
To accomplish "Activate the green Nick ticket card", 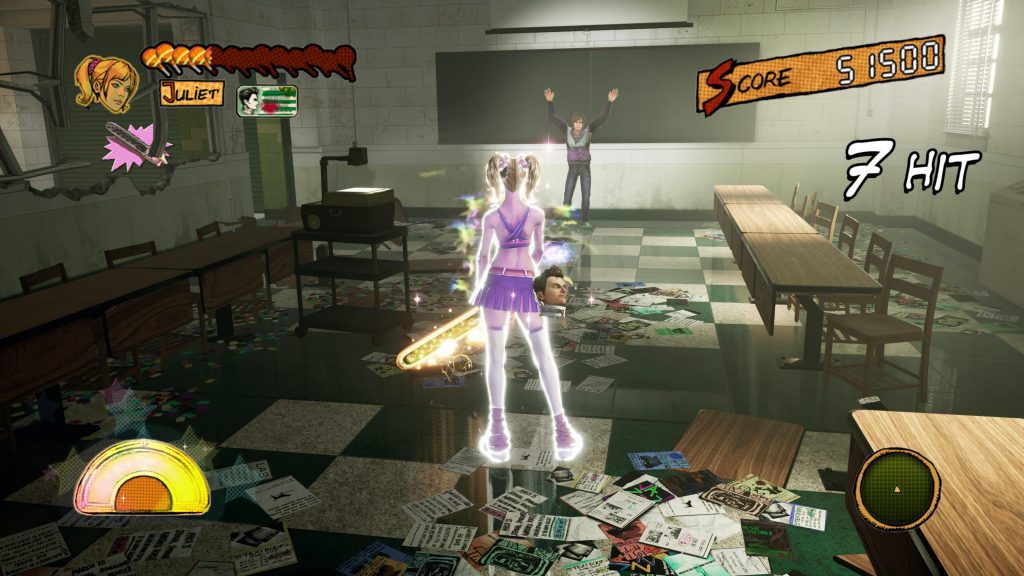I will 267,101.
